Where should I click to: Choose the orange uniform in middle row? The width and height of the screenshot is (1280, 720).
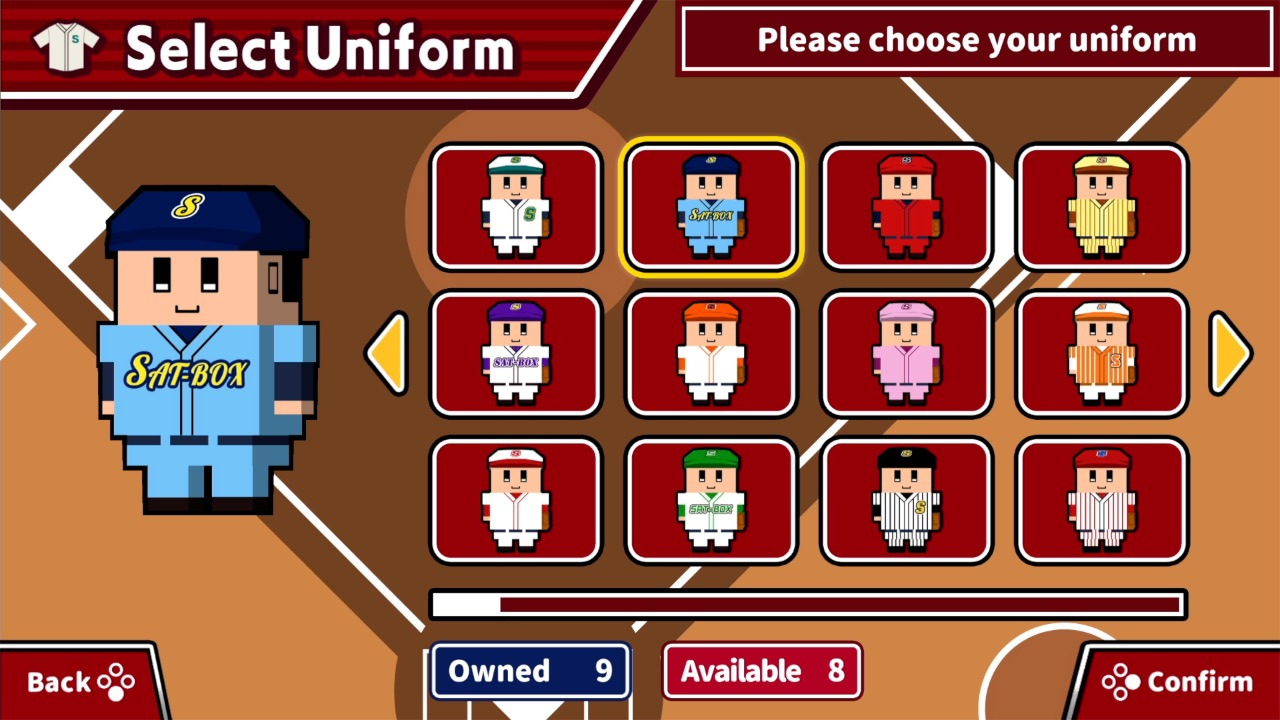click(x=711, y=353)
